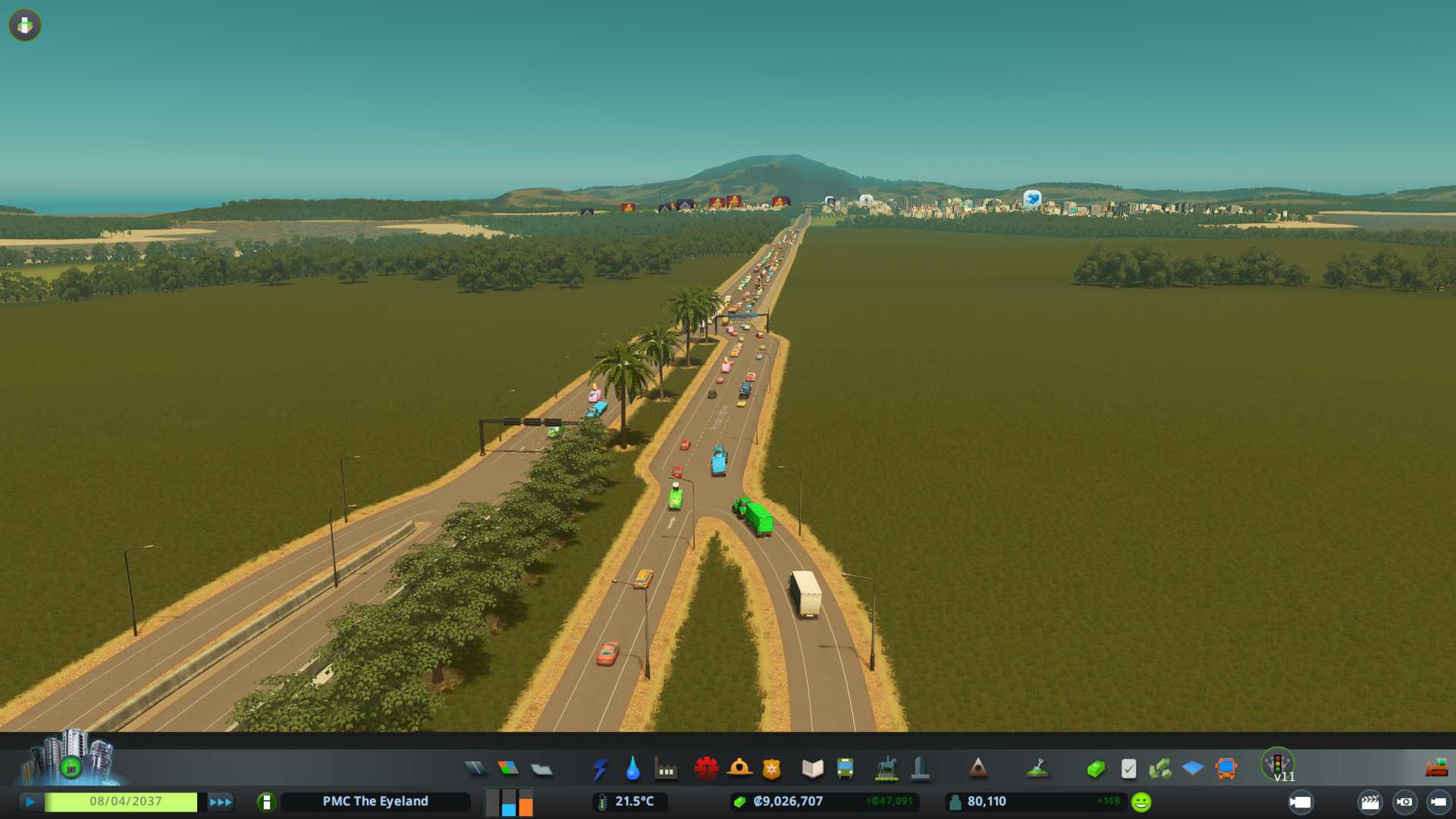Open the Policies checklist panel
The height and width of the screenshot is (819, 1456).
(1128, 769)
